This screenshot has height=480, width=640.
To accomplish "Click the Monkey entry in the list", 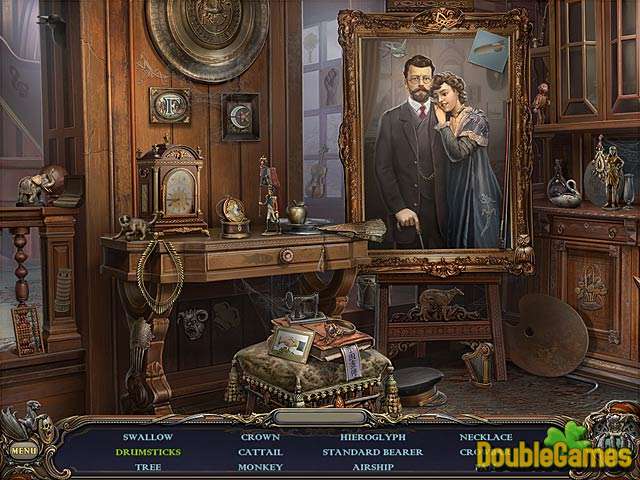I will click(260, 466).
